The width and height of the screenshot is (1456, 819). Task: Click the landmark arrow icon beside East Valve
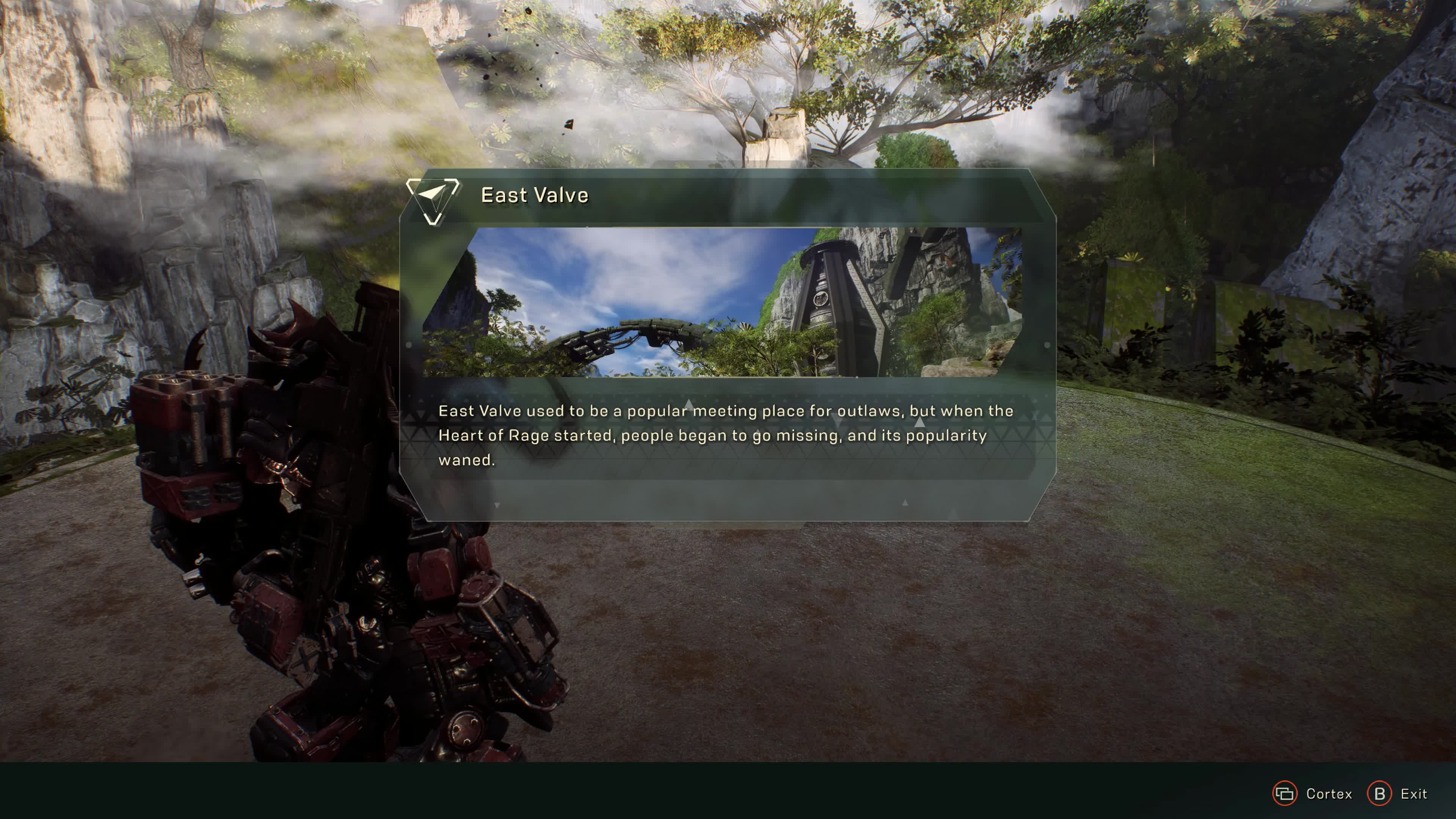[433, 198]
